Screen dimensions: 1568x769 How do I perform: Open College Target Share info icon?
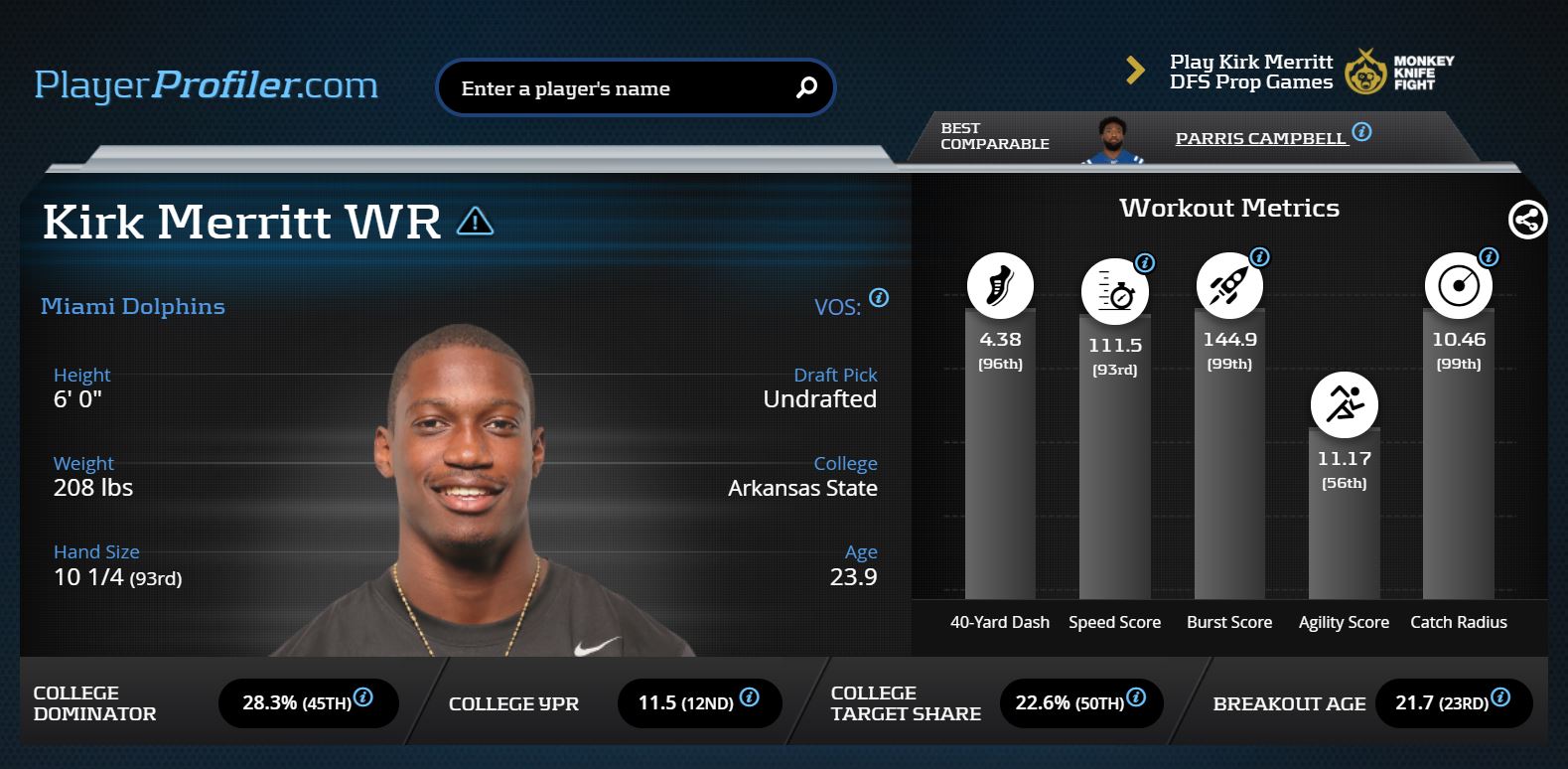pos(1136,697)
